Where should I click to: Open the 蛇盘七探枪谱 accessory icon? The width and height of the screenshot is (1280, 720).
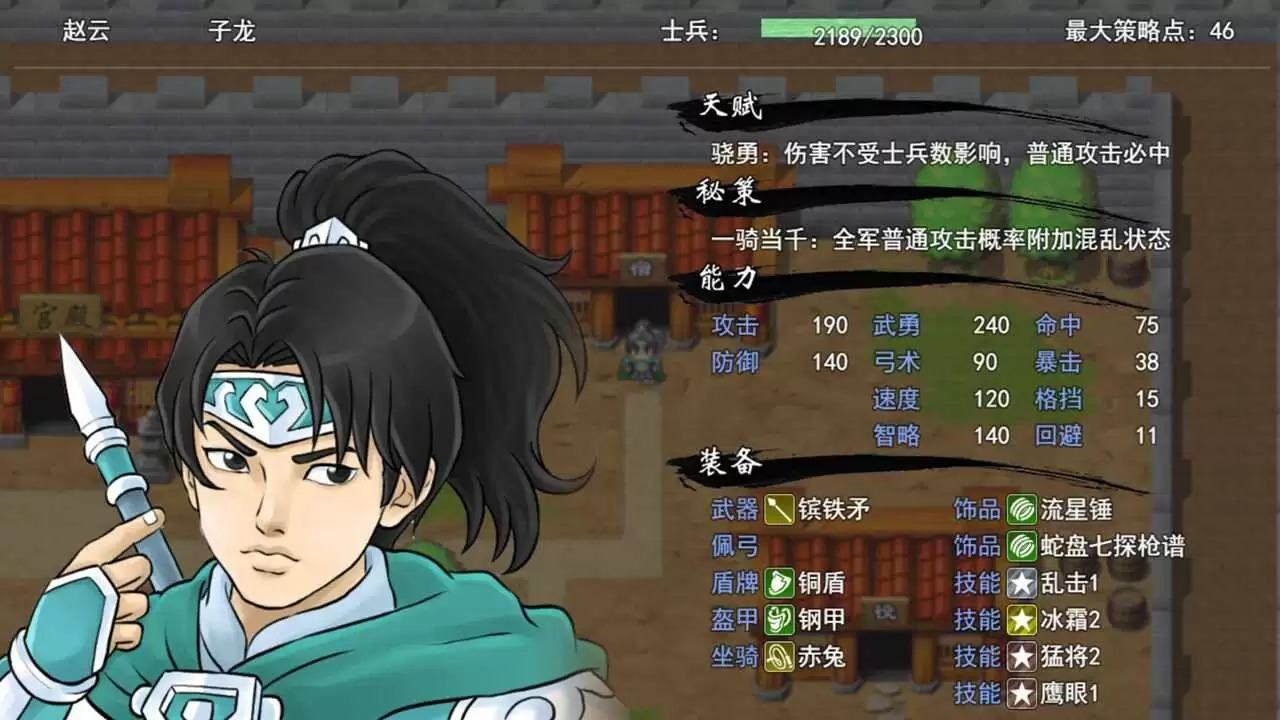pyautogui.click(x=1022, y=546)
